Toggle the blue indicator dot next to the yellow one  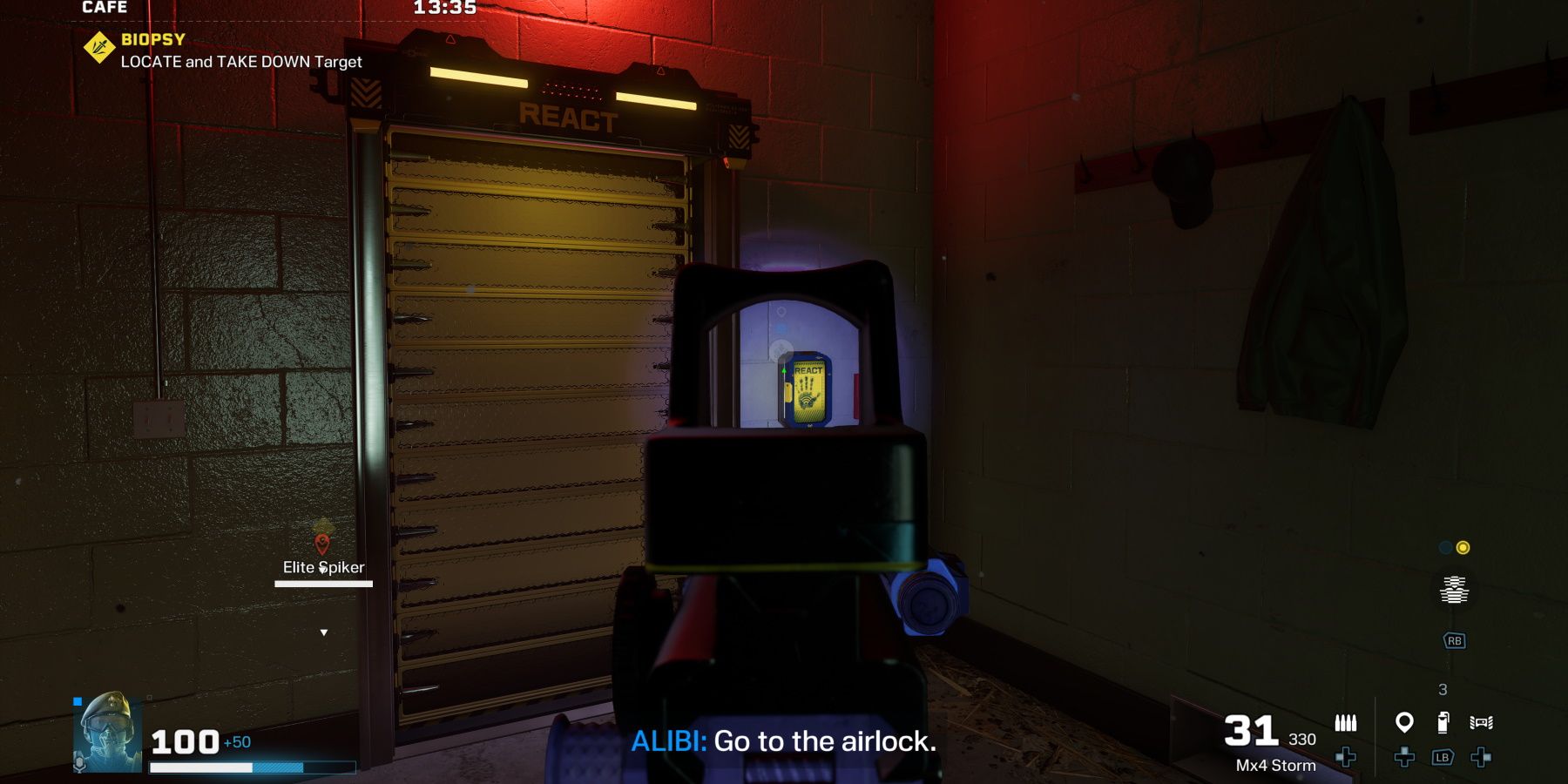(1444, 548)
